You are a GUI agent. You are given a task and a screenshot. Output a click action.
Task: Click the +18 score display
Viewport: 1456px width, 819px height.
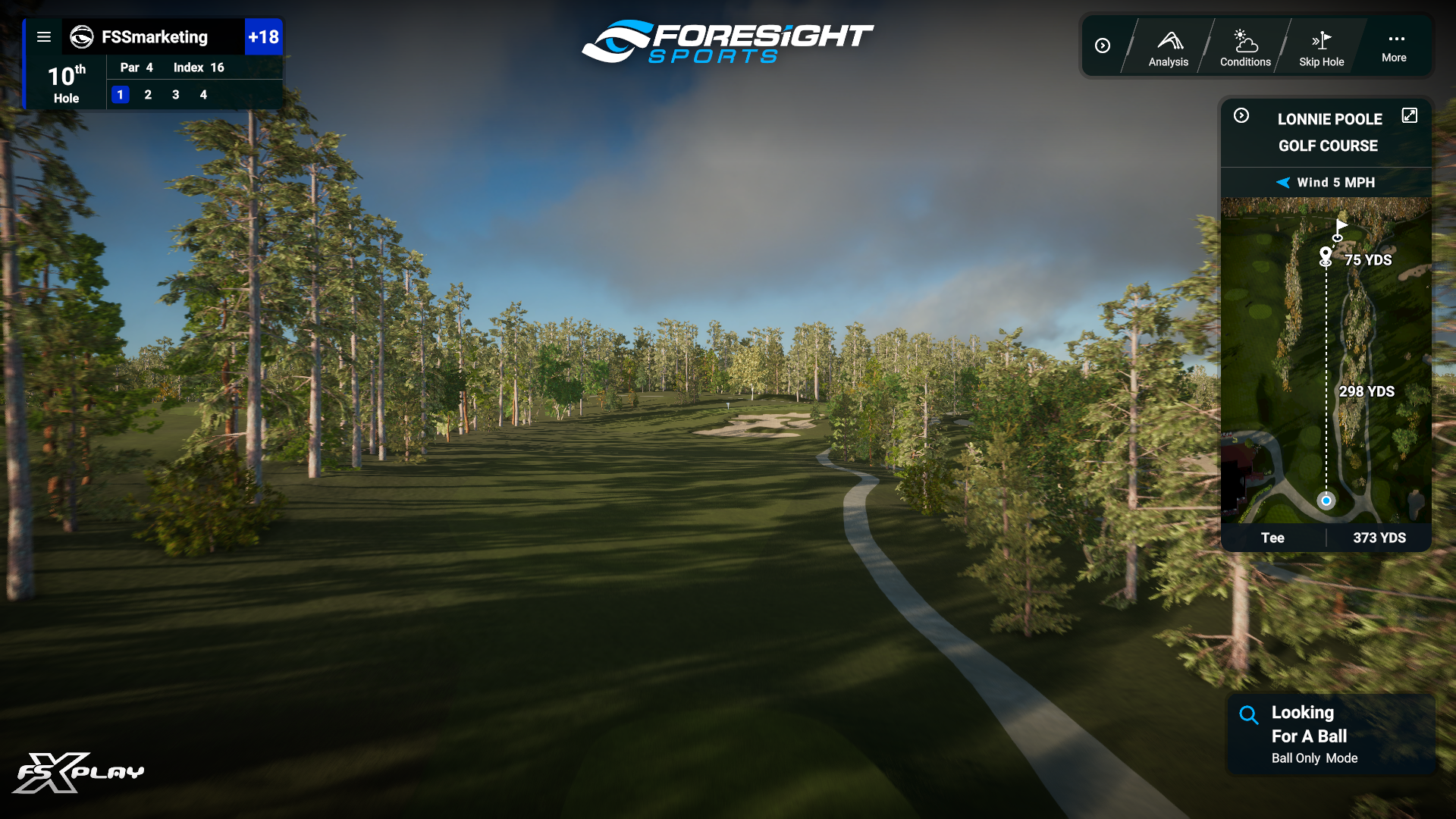(264, 36)
